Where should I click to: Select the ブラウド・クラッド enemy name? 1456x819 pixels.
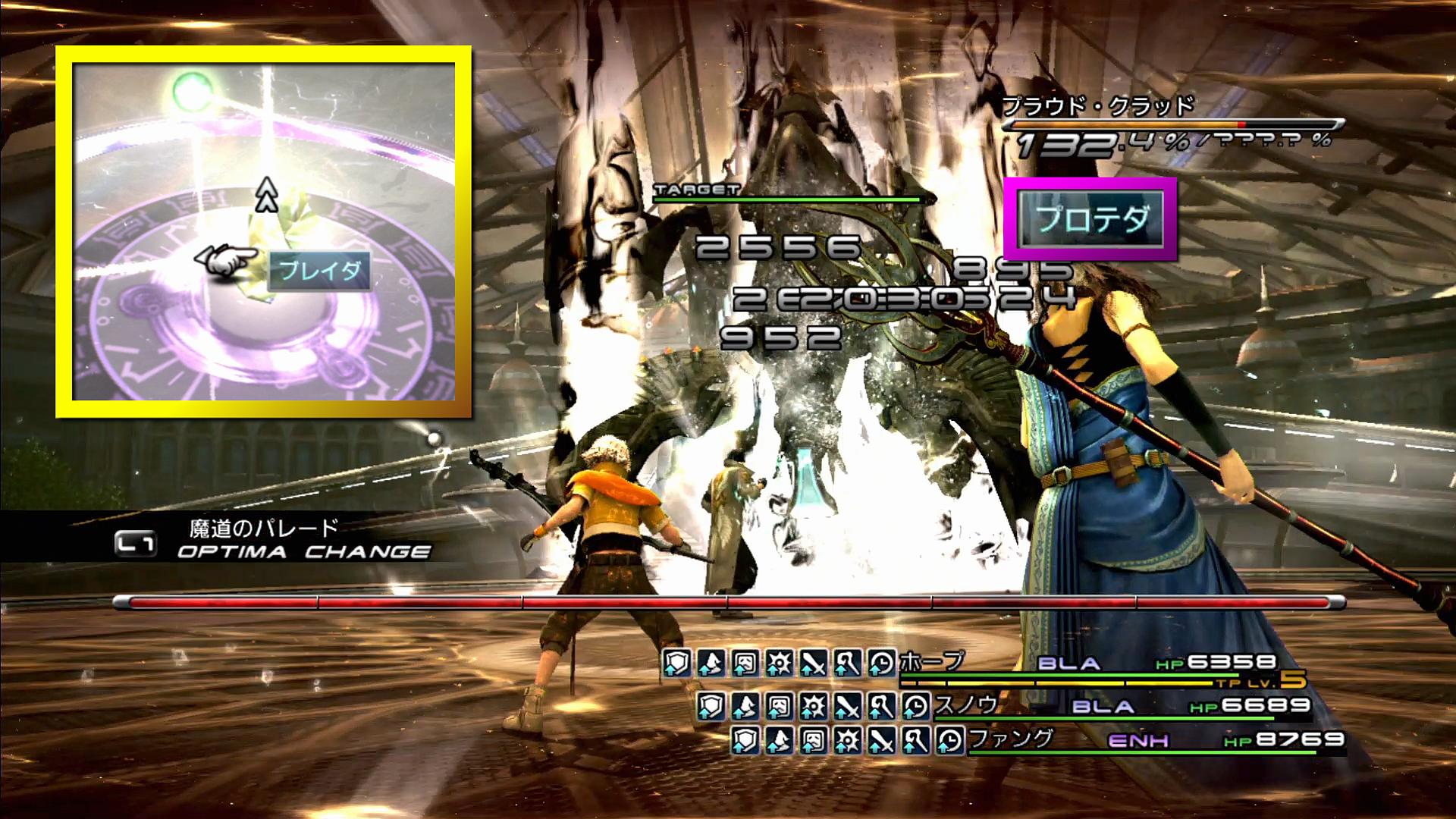1097,105
